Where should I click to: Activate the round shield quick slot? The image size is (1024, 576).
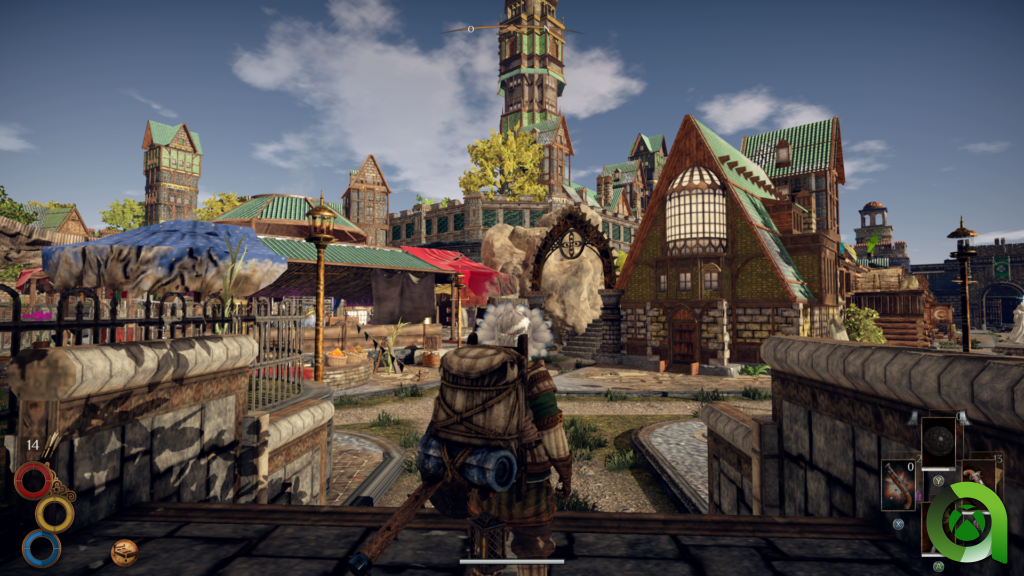(938, 442)
